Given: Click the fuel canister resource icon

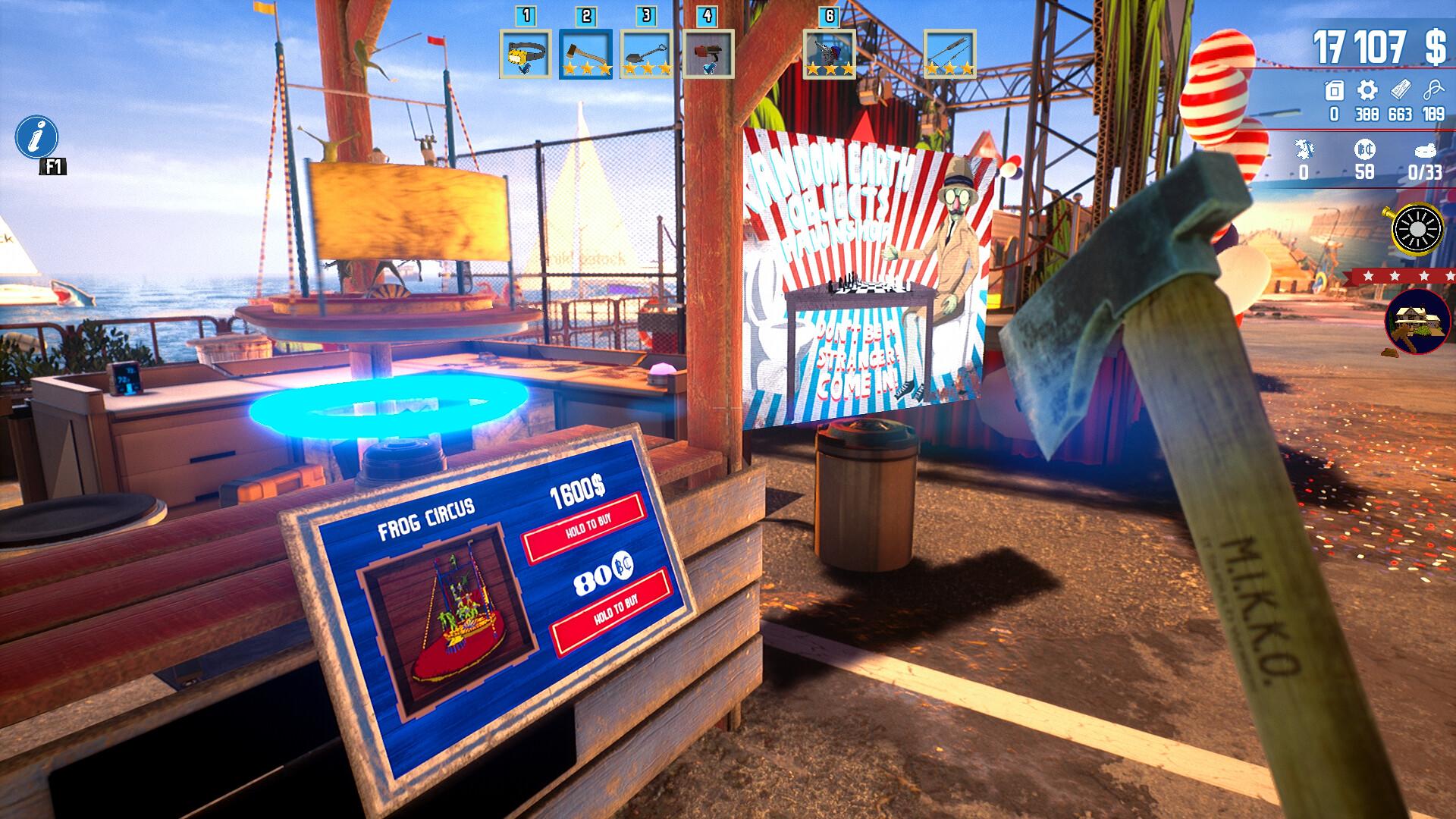Looking at the screenshot, I should pyautogui.click(x=1334, y=89).
